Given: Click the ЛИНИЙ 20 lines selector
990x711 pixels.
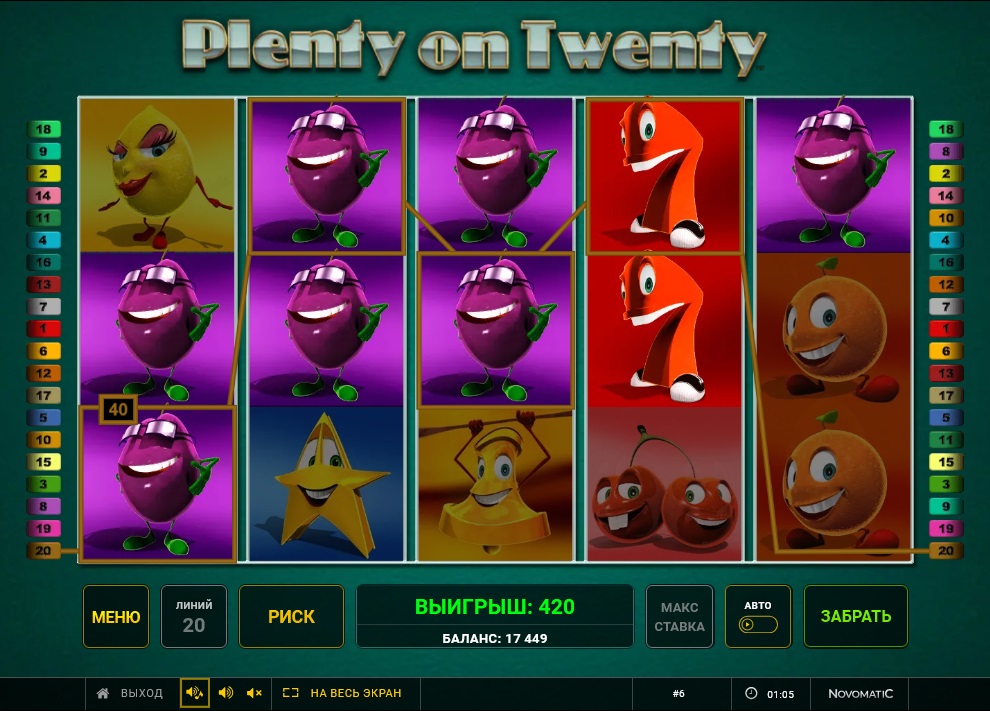Looking at the screenshot, I should tap(194, 617).
